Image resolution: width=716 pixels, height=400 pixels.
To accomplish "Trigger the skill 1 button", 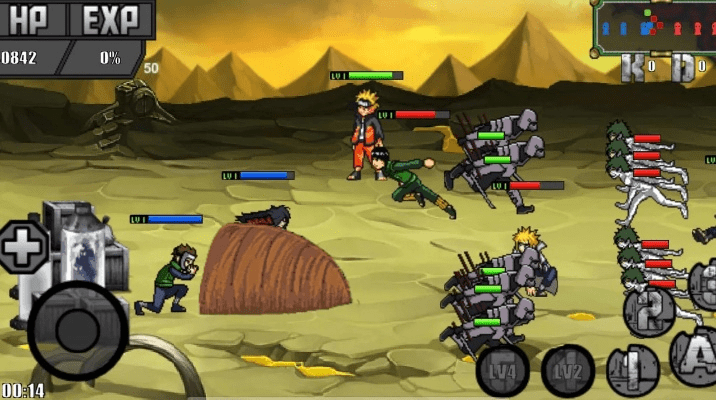I will (631, 370).
